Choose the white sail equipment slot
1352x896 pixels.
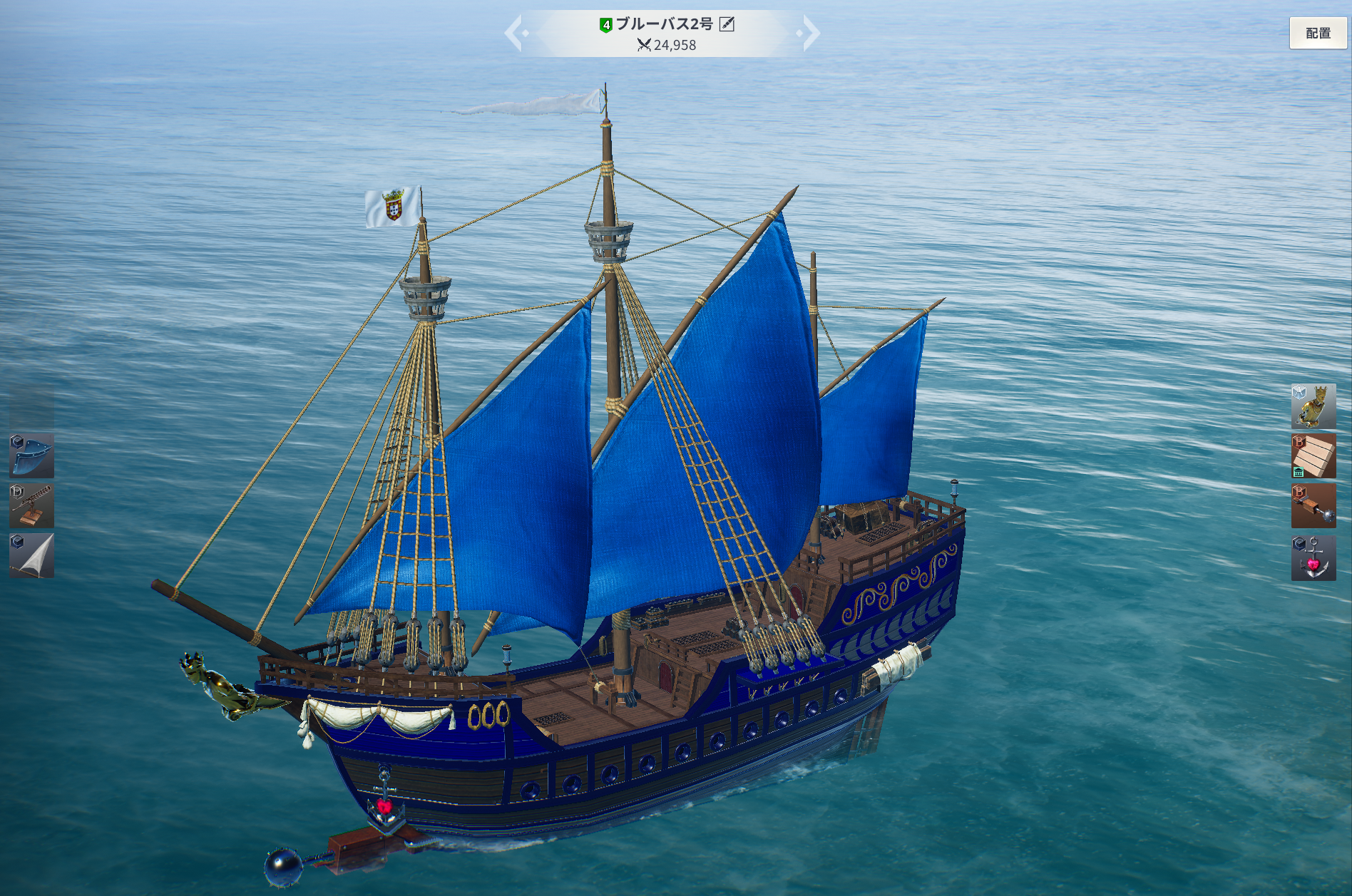pos(31,555)
